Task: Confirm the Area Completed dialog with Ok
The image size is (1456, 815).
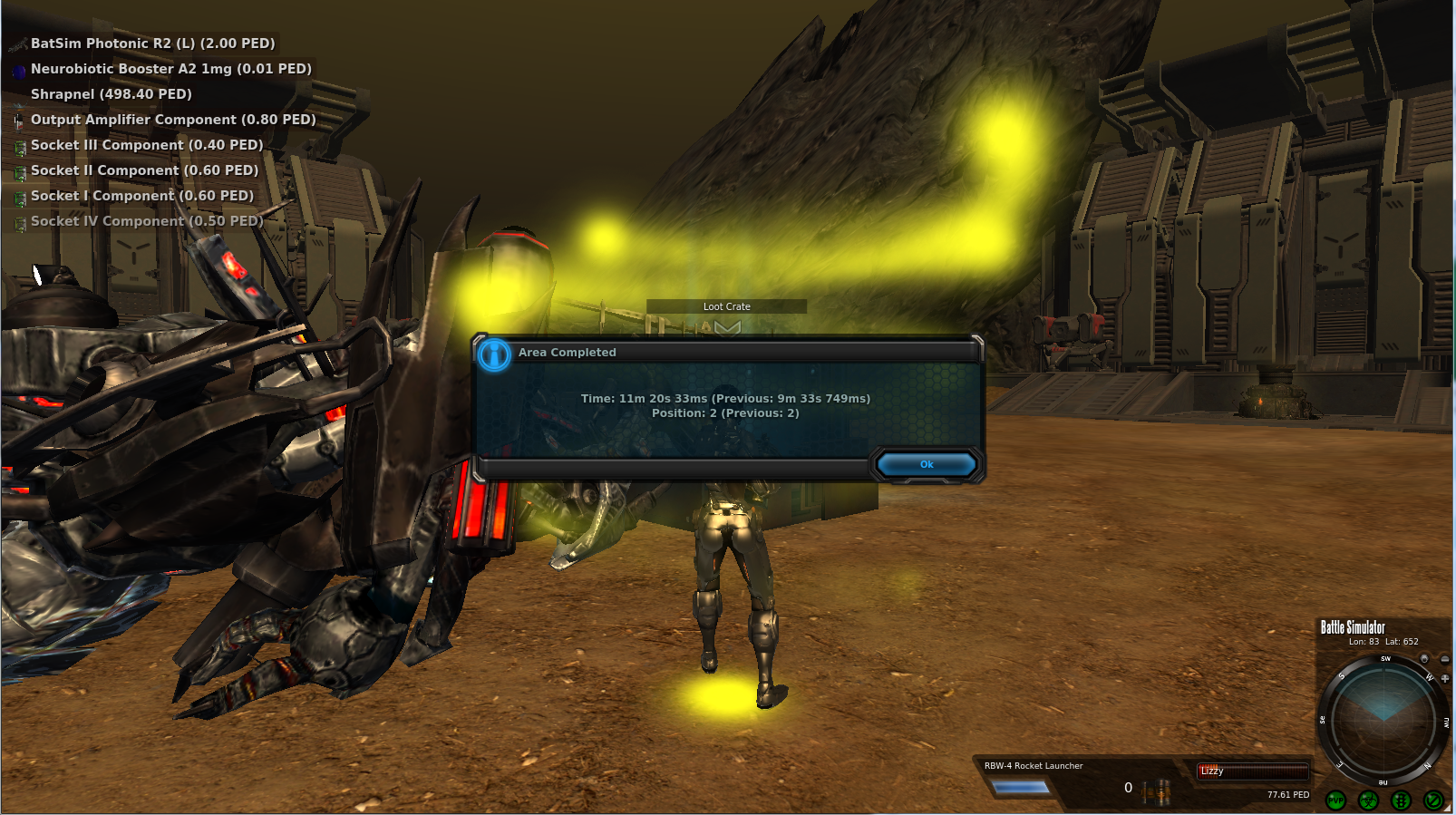Action: click(x=926, y=464)
